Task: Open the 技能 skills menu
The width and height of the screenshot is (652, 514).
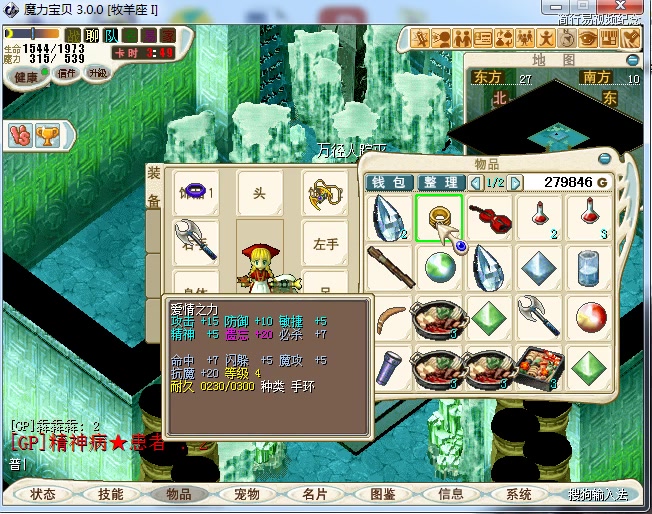Action: (111, 494)
